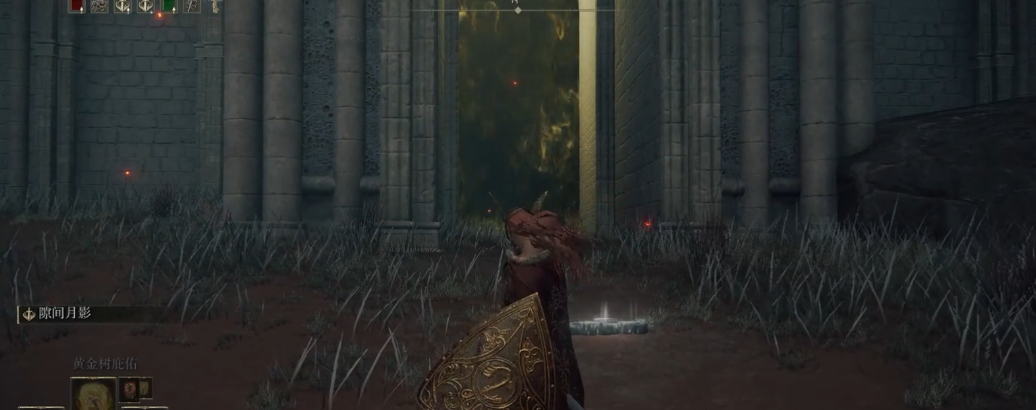Choose the small red queued spell icon
The height and width of the screenshot is (410, 1036).
[128, 388]
